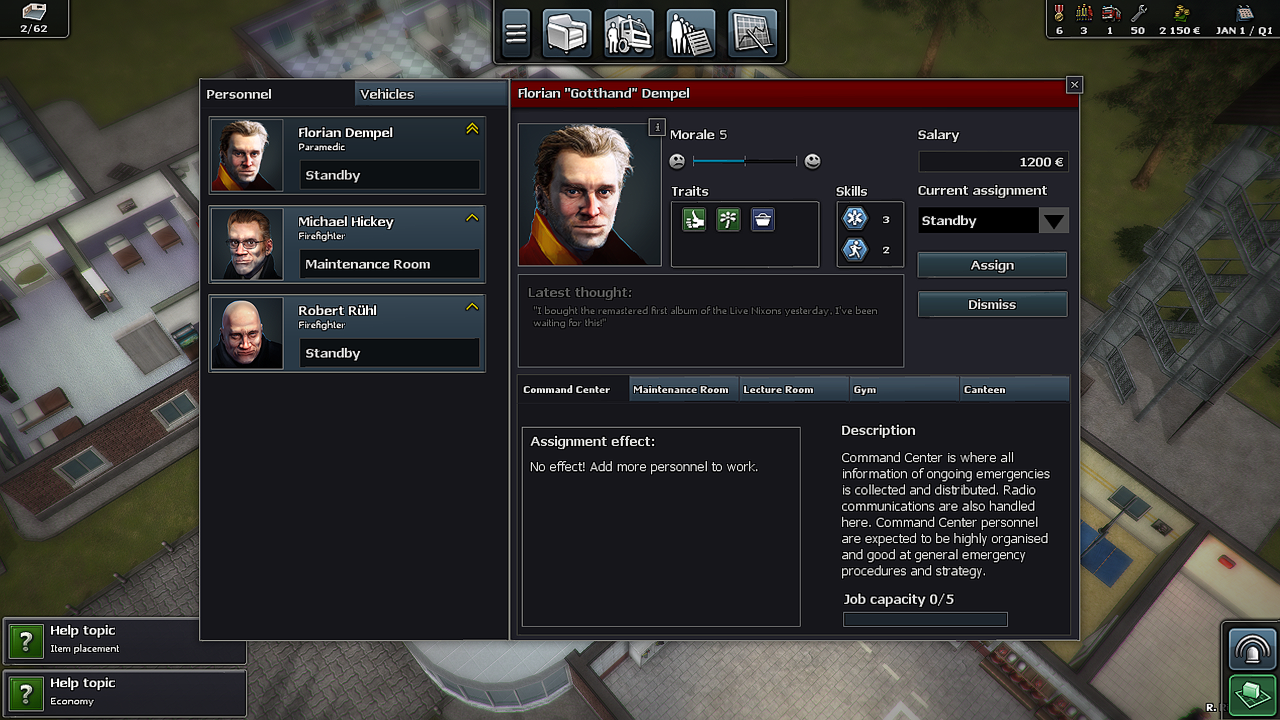Image resolution: width=1280 pixels, height=720 pixels.
Task: Click the thumbs-up trait icon
Action: [694, 219]
